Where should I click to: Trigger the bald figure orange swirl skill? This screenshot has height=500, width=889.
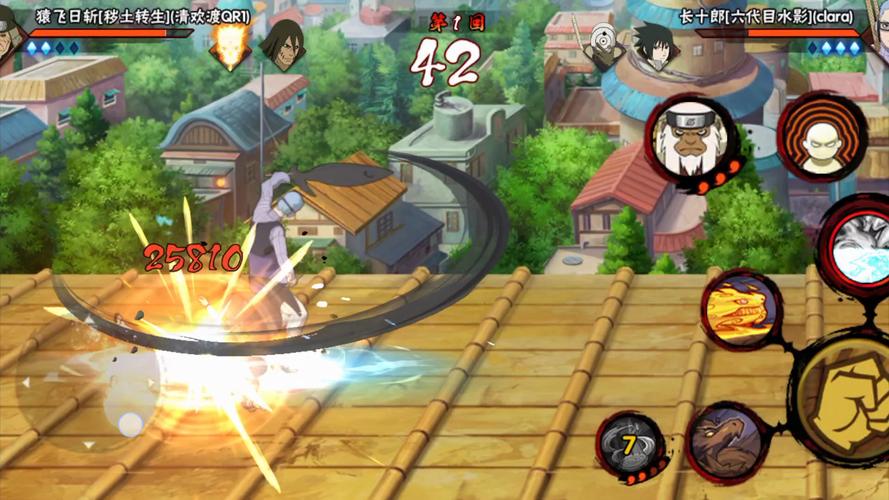pyautogui.click(x=821, y=136)
